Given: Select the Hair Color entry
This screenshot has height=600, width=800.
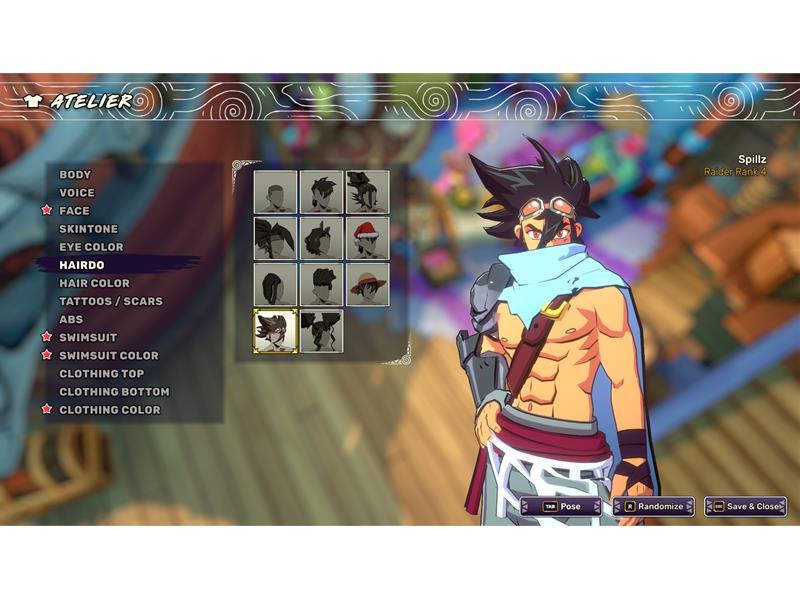Looking at the screenshot, I should pos(94,283).
